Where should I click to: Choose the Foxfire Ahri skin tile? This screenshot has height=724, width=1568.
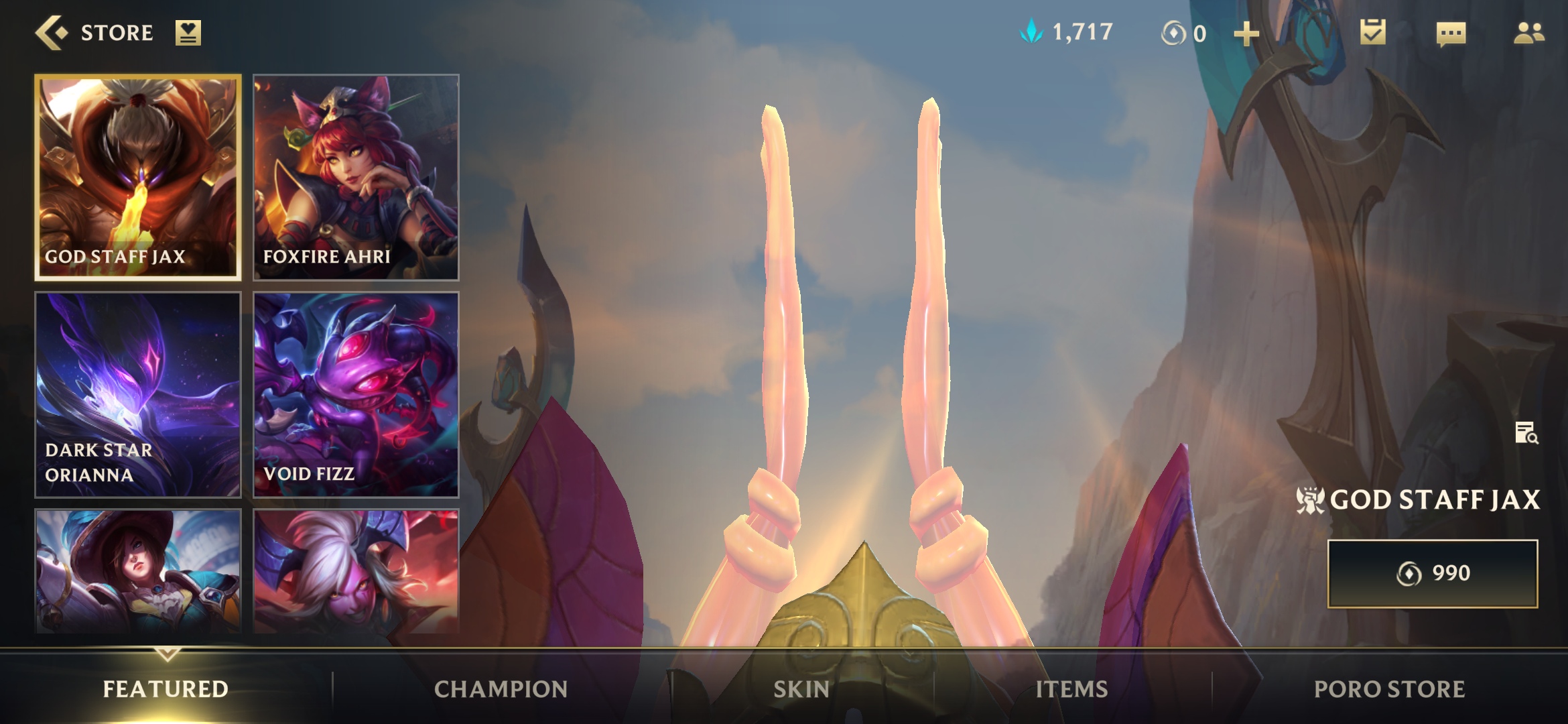(x=356, y=177)
